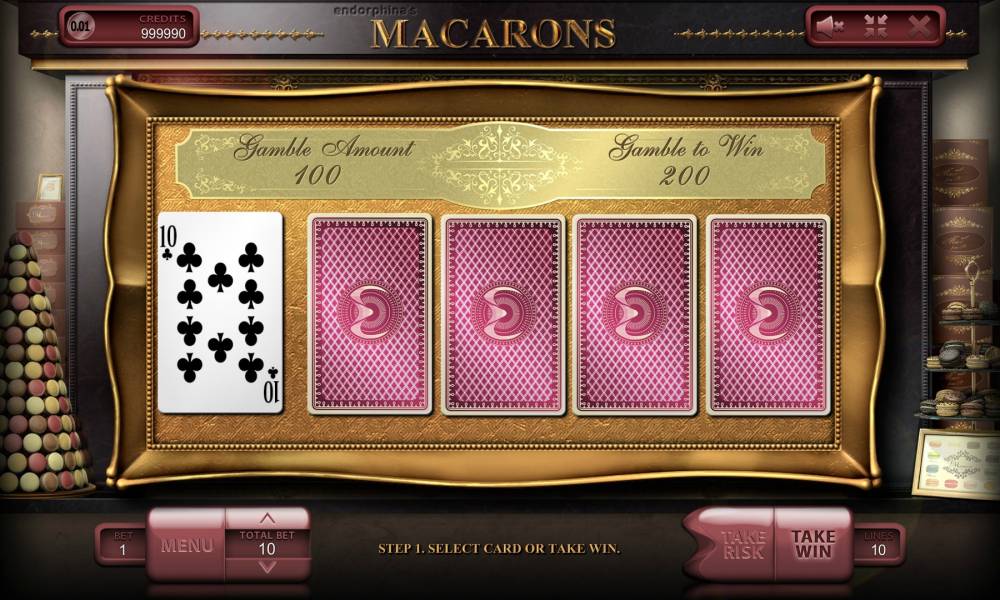Decrease total bet with the down arrow

click(x=267, y=567)
